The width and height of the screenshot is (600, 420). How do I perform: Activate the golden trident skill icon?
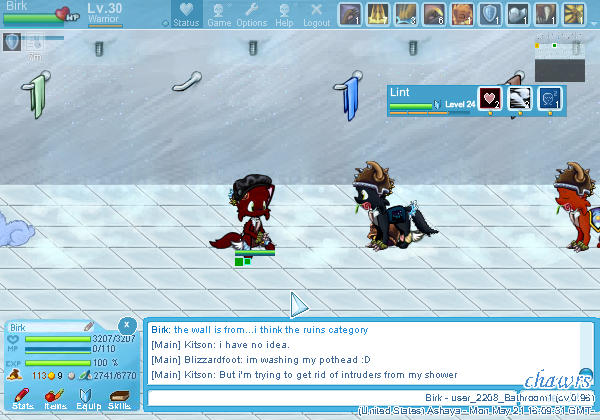pos(378,14)
